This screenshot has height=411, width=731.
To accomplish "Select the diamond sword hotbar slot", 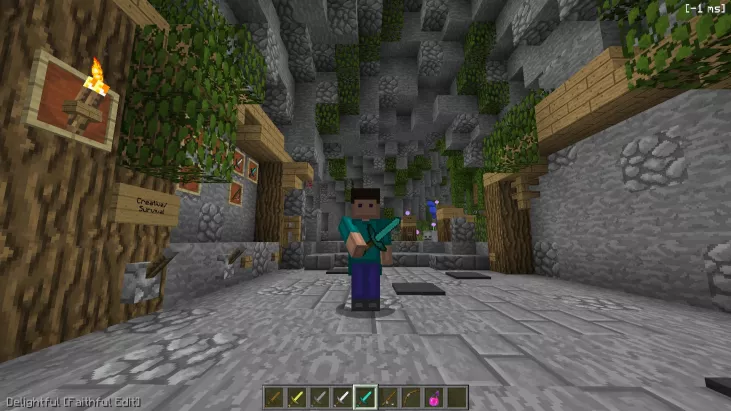I will [x=365, y=398].
